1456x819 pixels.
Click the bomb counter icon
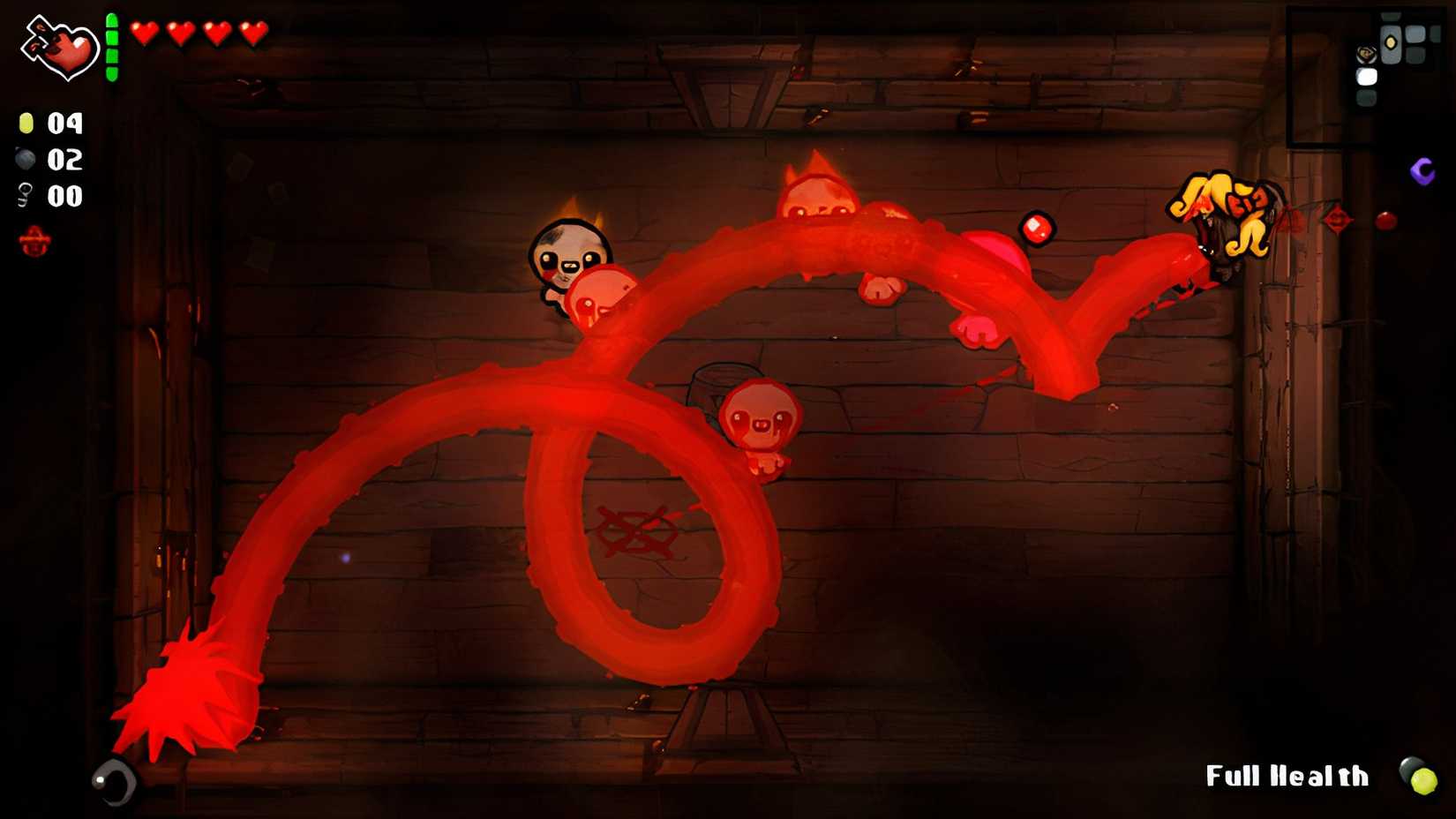click(25, 160)
